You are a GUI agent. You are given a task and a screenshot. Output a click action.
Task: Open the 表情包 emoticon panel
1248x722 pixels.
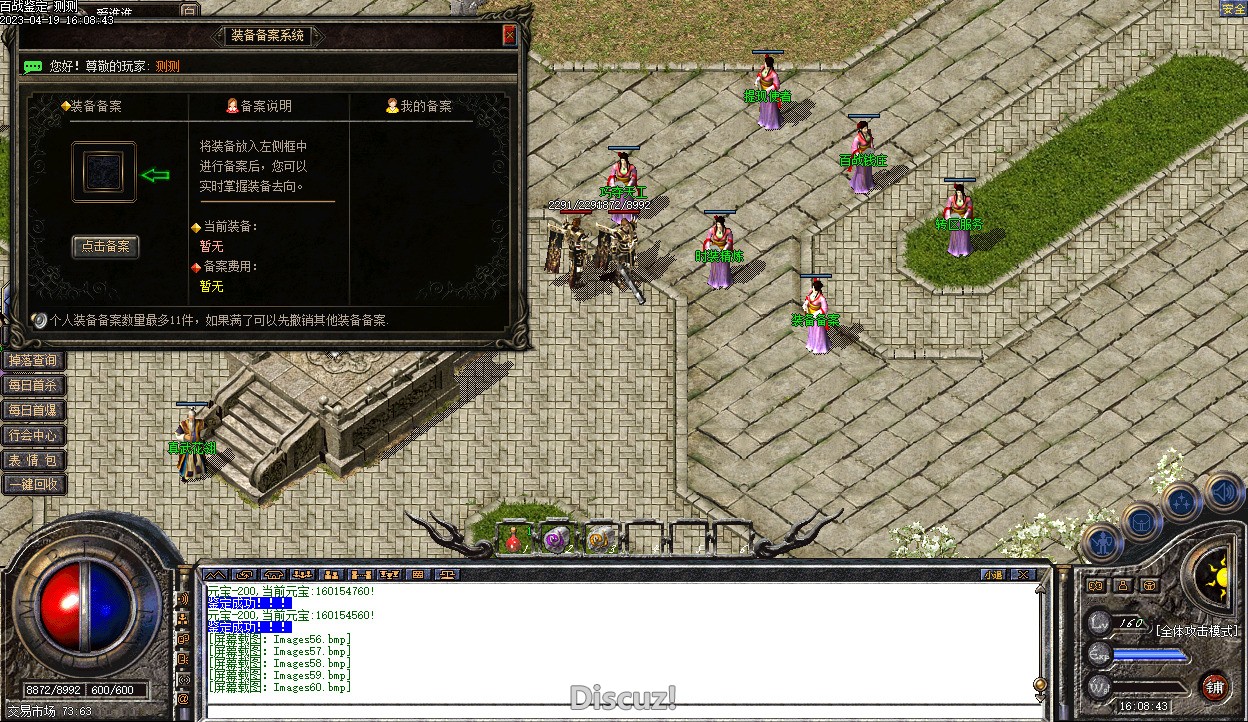coord(33,460)
